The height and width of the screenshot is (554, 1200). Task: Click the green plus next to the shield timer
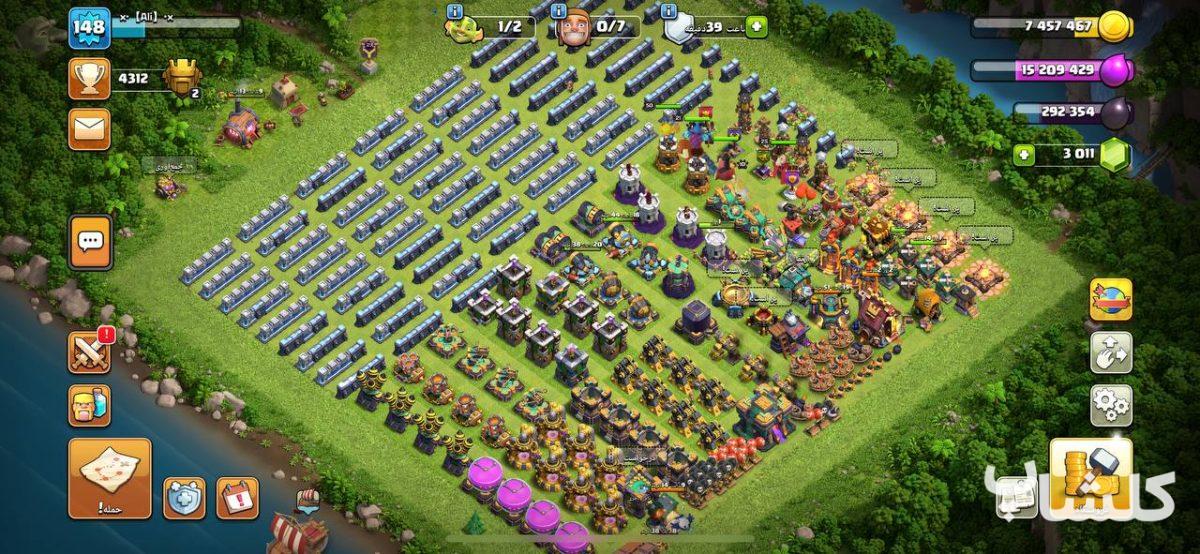tap(756, 27)
